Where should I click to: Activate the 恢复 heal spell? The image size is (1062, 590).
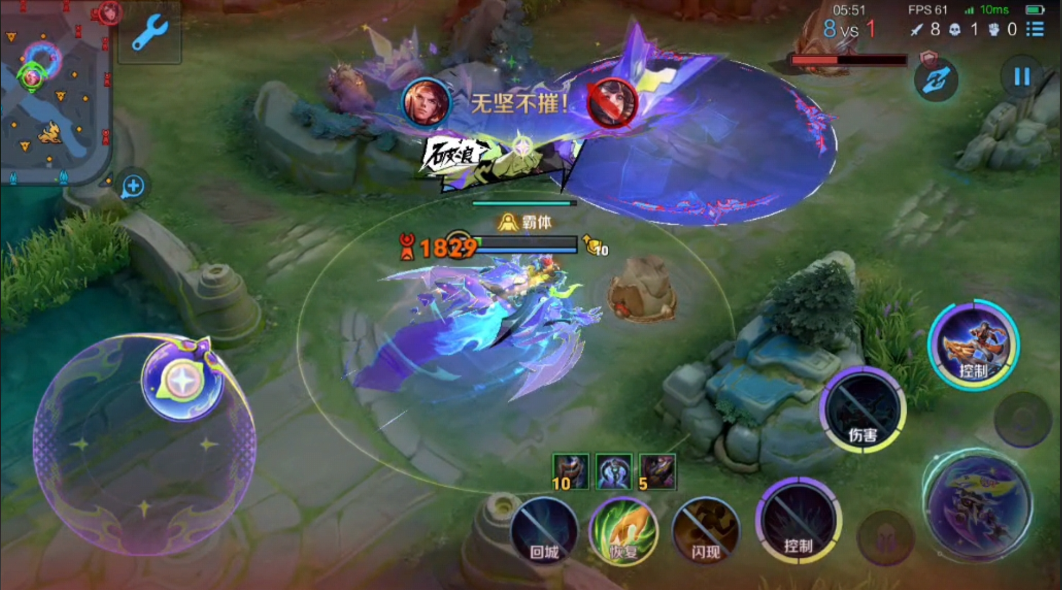tap(623, 530)
